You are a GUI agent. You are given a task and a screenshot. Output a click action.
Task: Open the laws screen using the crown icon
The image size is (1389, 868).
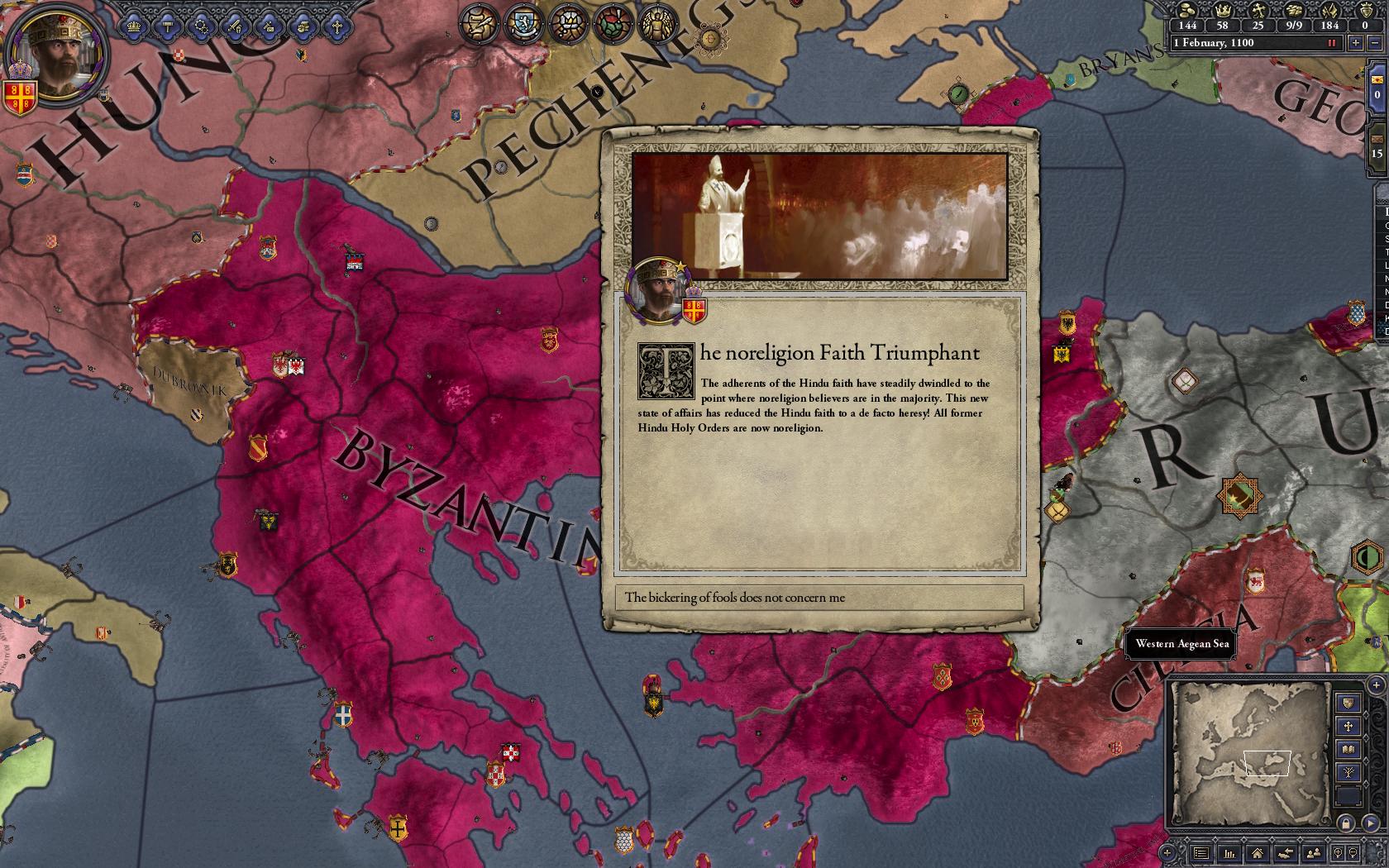click(133, 27)
